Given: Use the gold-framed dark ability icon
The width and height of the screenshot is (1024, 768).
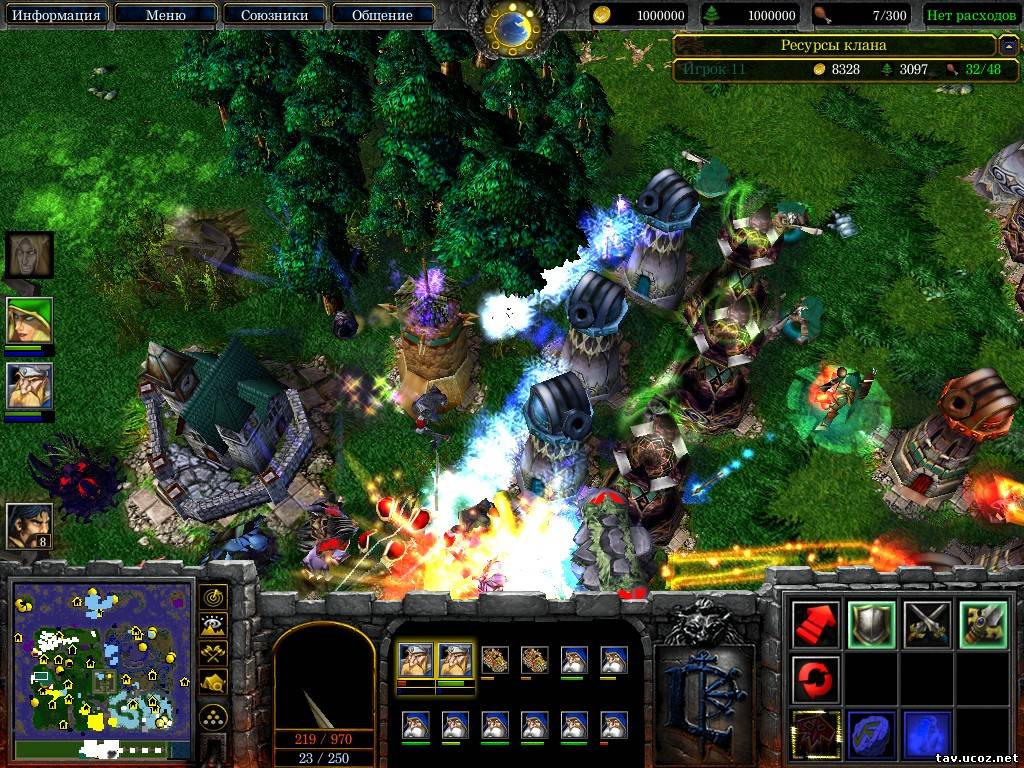Looking at the screenshot, I should (x=815, y=734).
